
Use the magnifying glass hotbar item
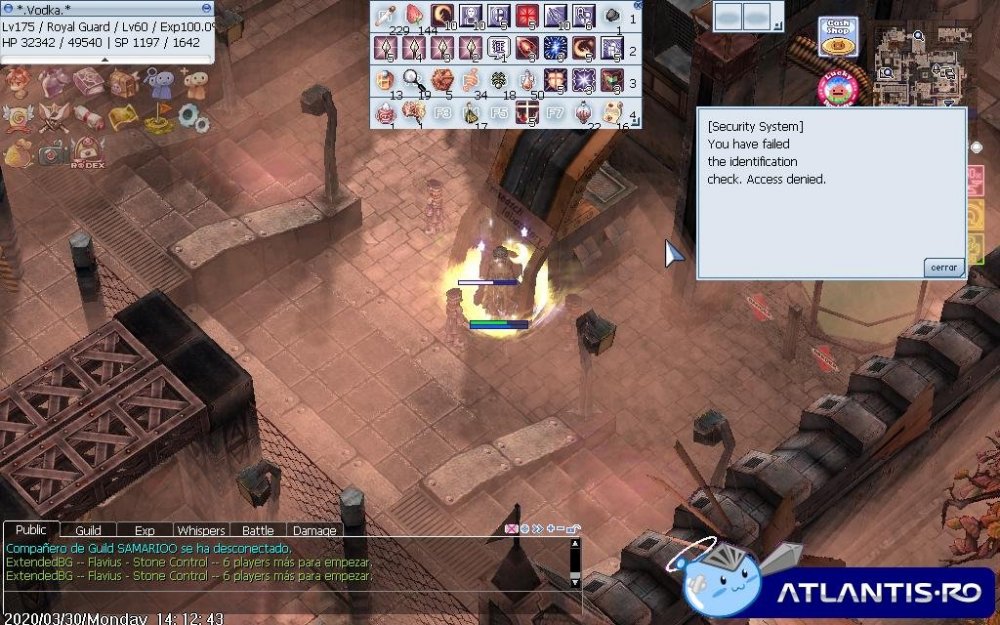pos(413,80)
